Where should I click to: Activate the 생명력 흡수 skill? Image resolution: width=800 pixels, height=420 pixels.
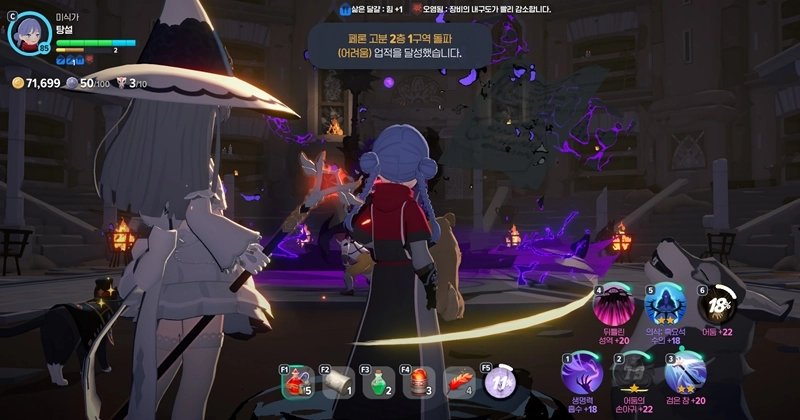[x=580, y=375]
